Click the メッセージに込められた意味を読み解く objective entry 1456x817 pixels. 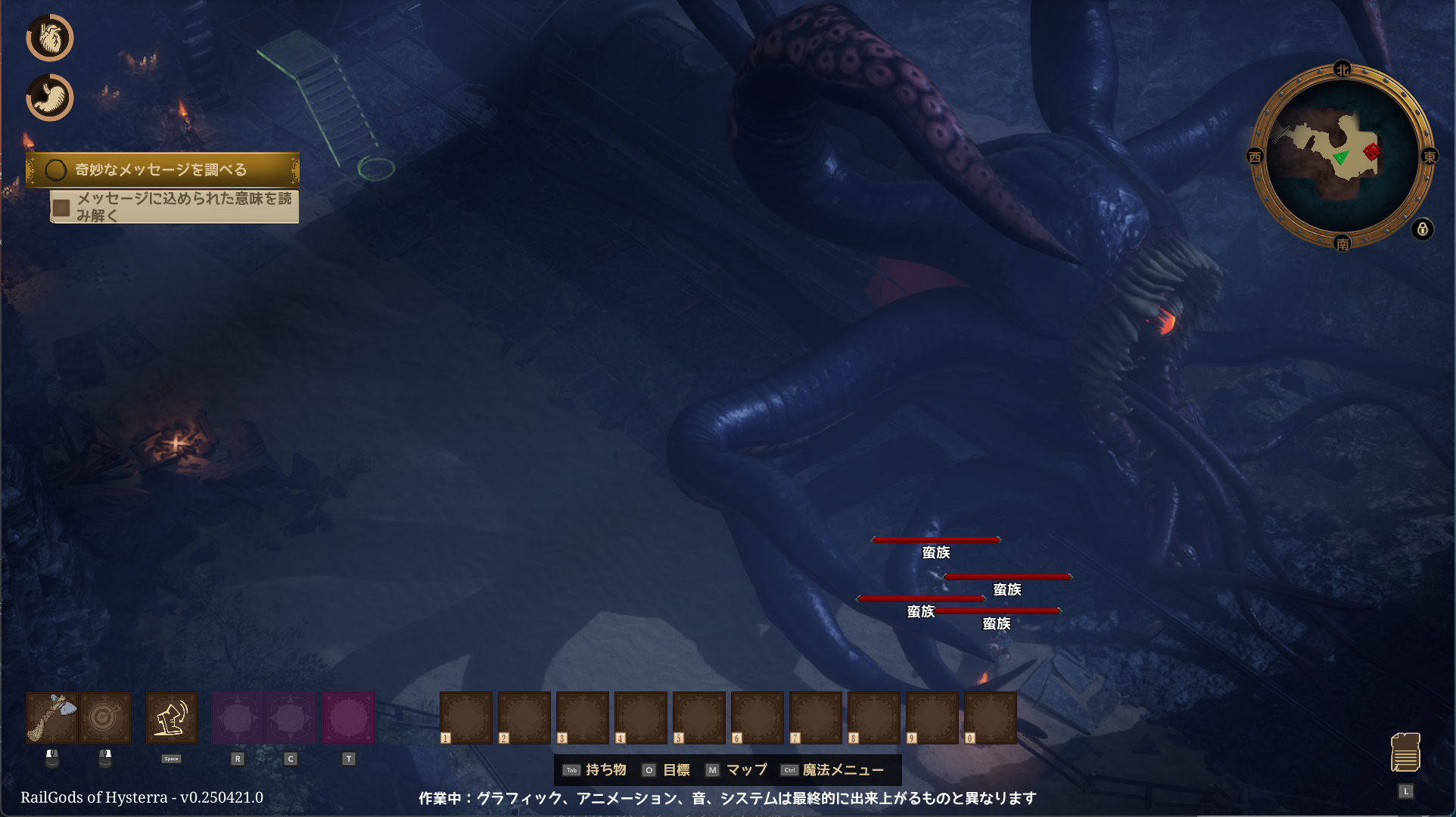175,207
